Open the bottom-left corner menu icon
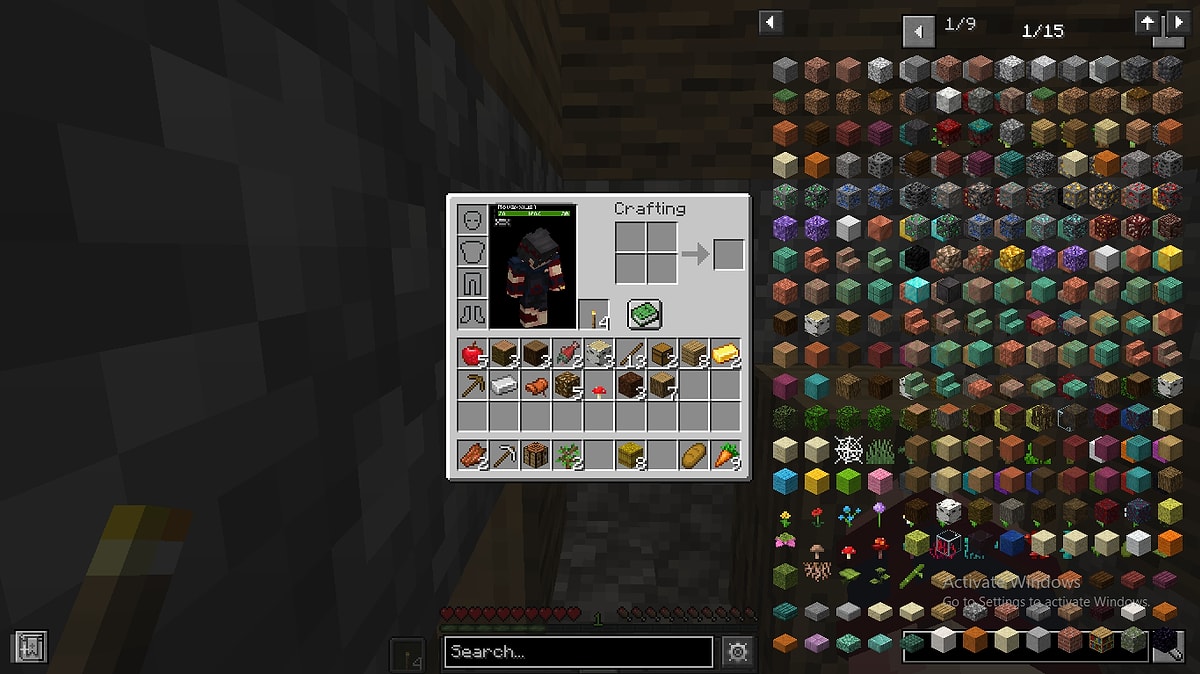This screenshot has height=674, width=1200. [x=30, y=647]
